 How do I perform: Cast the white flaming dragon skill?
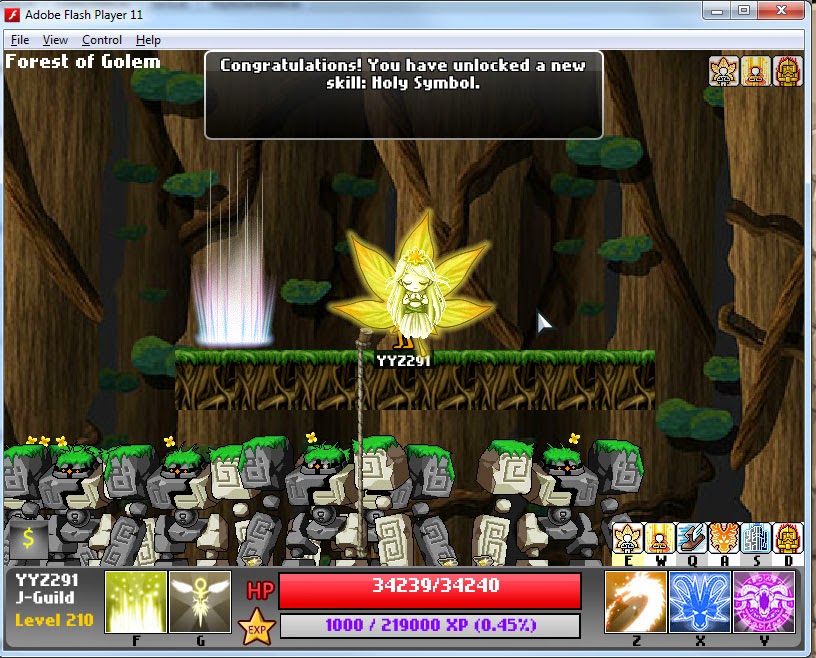[636, 602]
